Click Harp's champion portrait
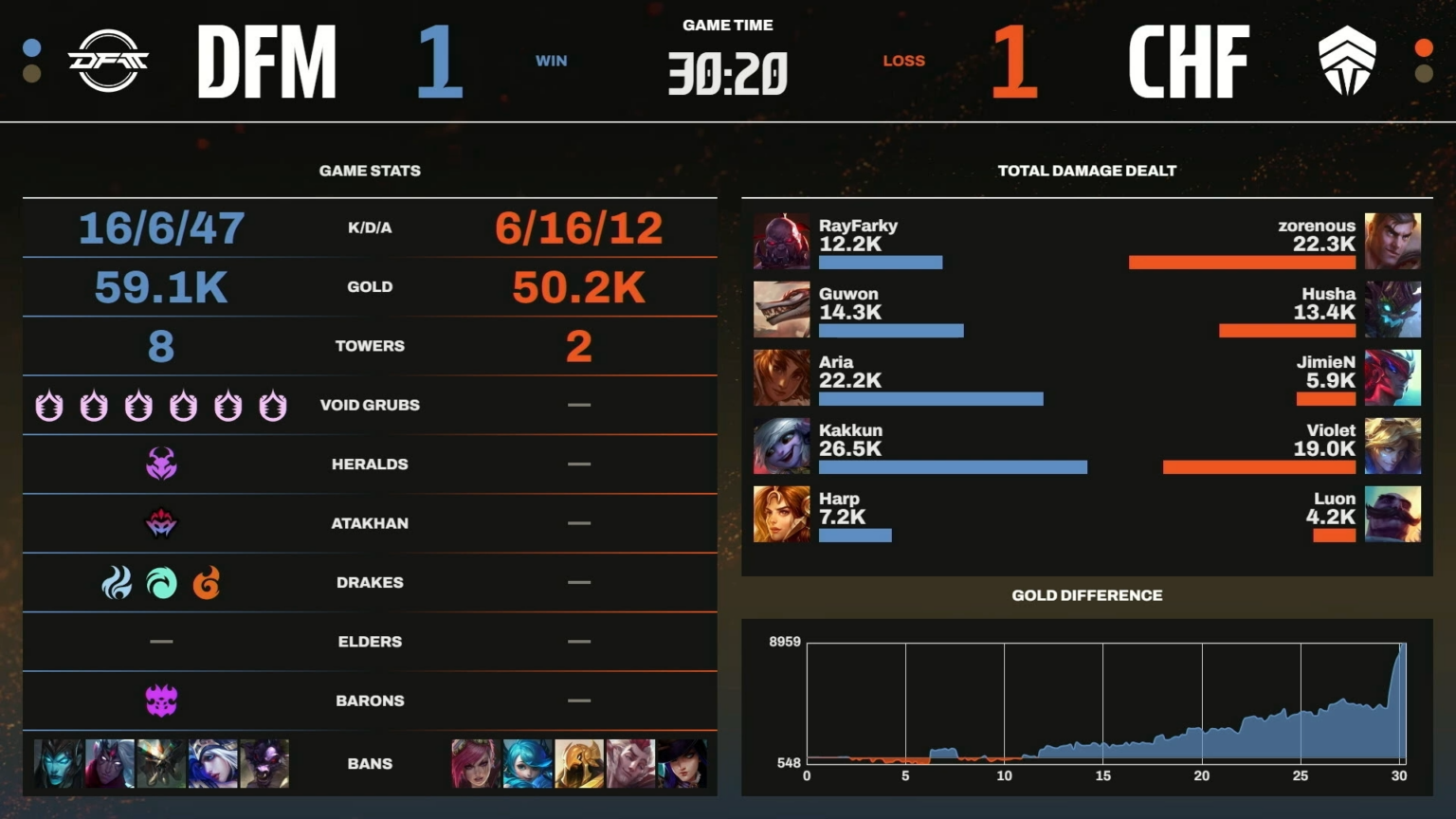This screenshot has height=819, width=1456. pos(781,514)
